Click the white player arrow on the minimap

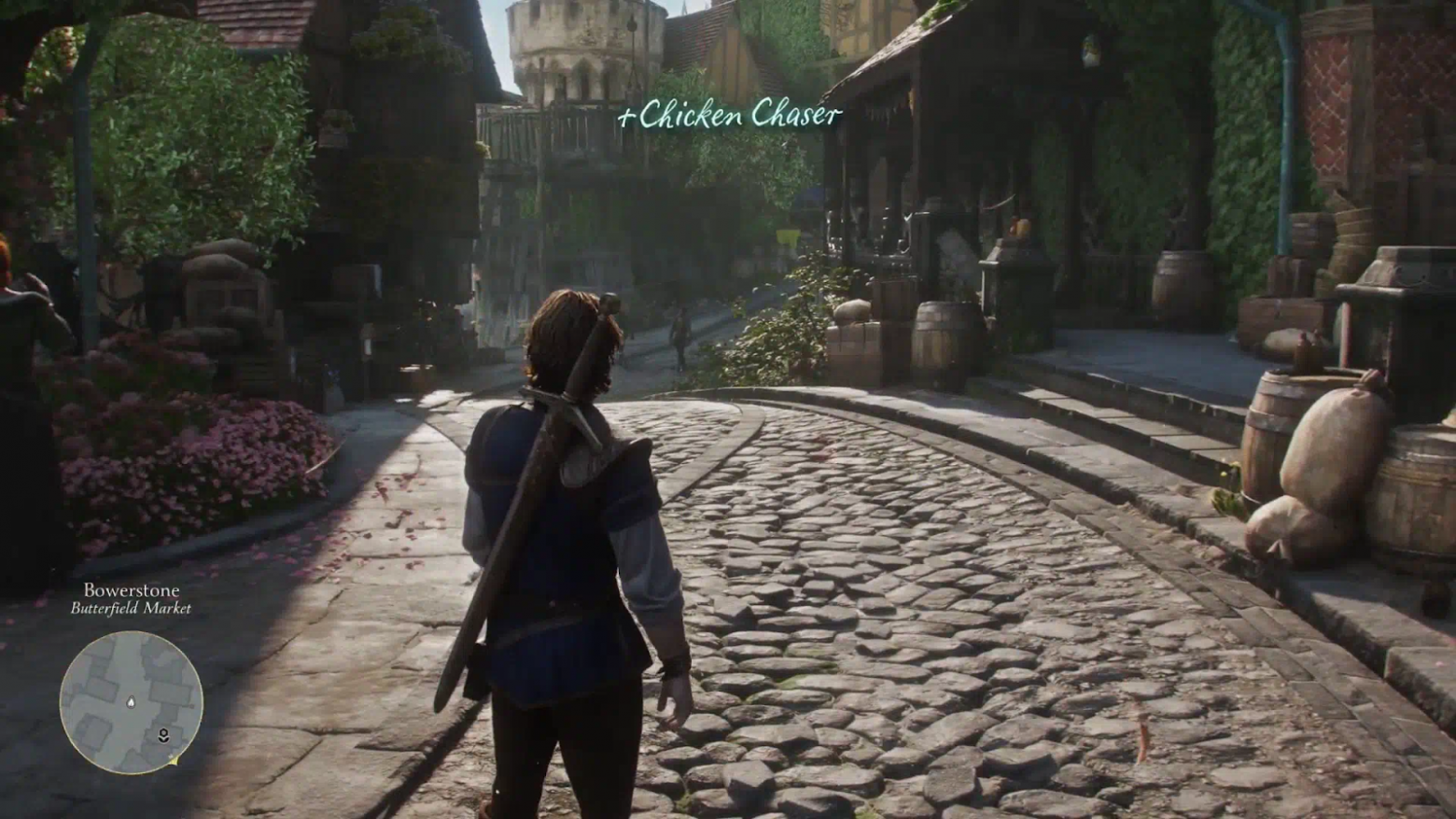point(131,701)
